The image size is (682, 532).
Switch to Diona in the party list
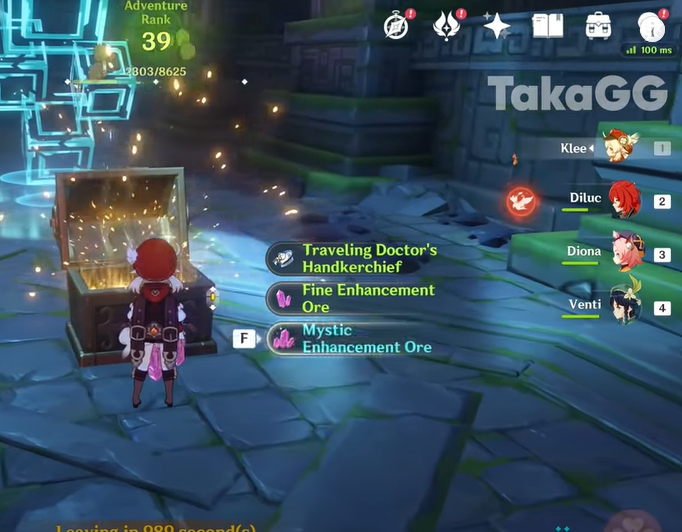627,252
